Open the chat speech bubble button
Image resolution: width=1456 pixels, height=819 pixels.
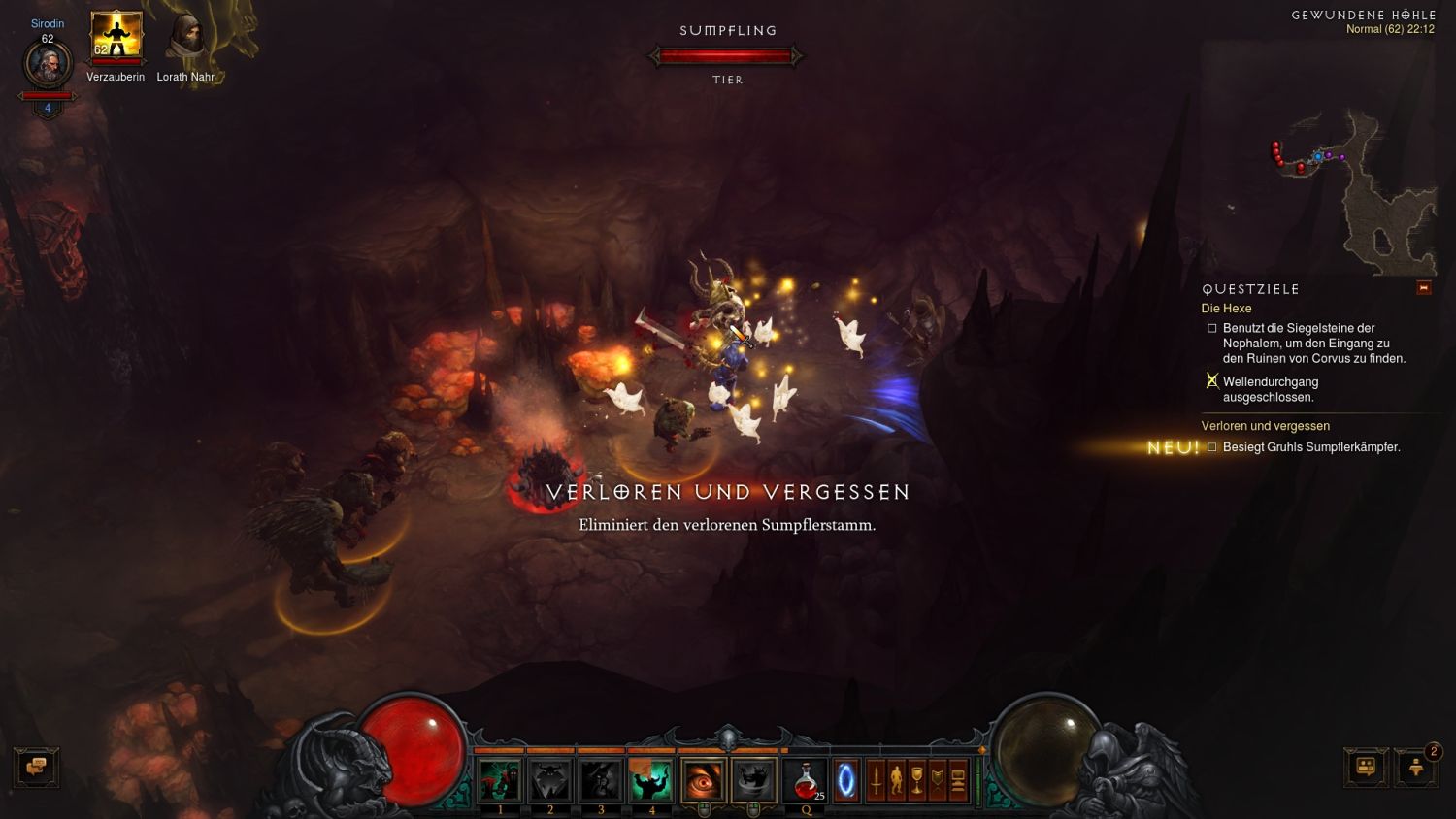(x=37, y=767)
